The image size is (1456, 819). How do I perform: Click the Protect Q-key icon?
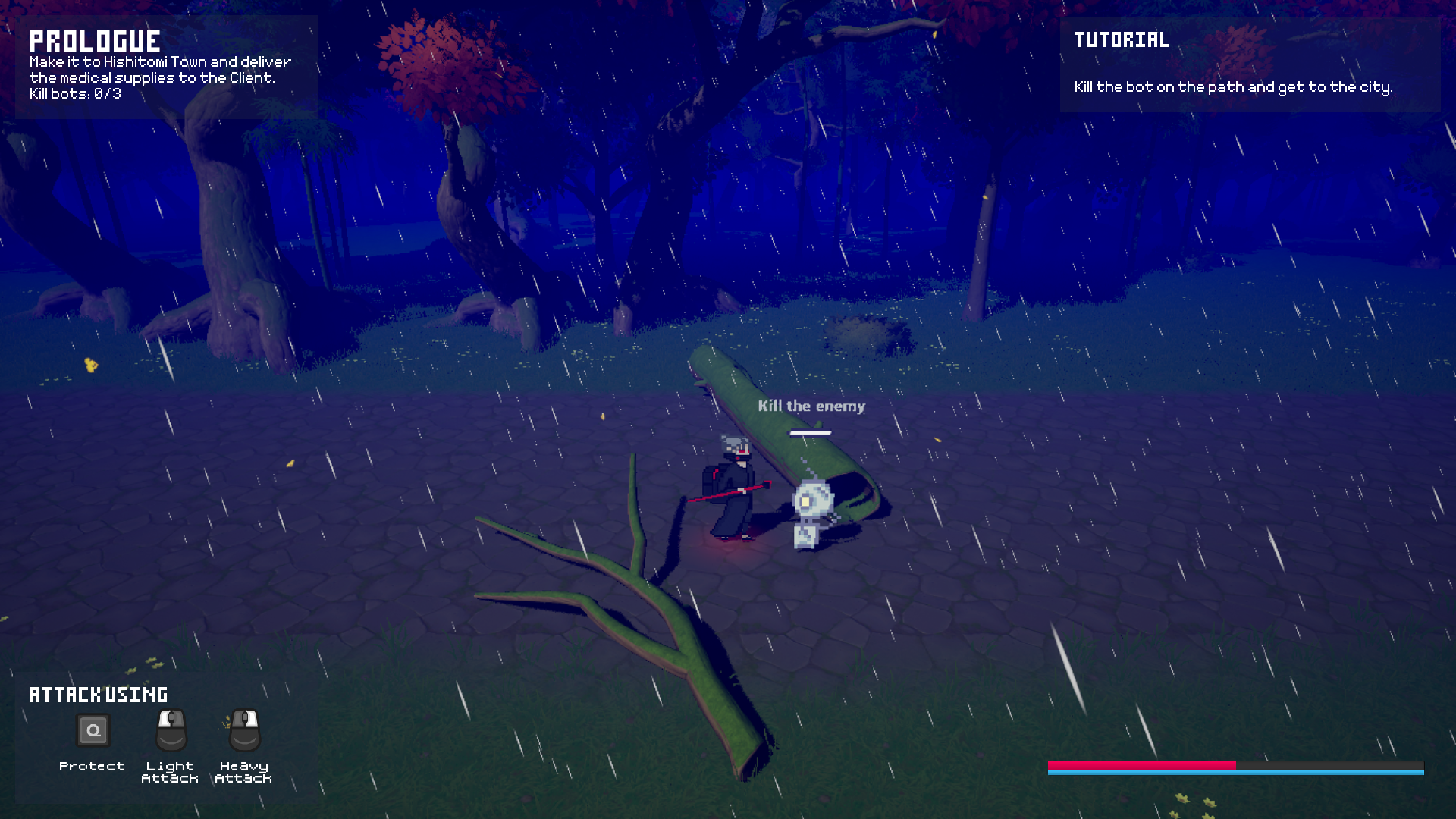[x=93, y=730]
